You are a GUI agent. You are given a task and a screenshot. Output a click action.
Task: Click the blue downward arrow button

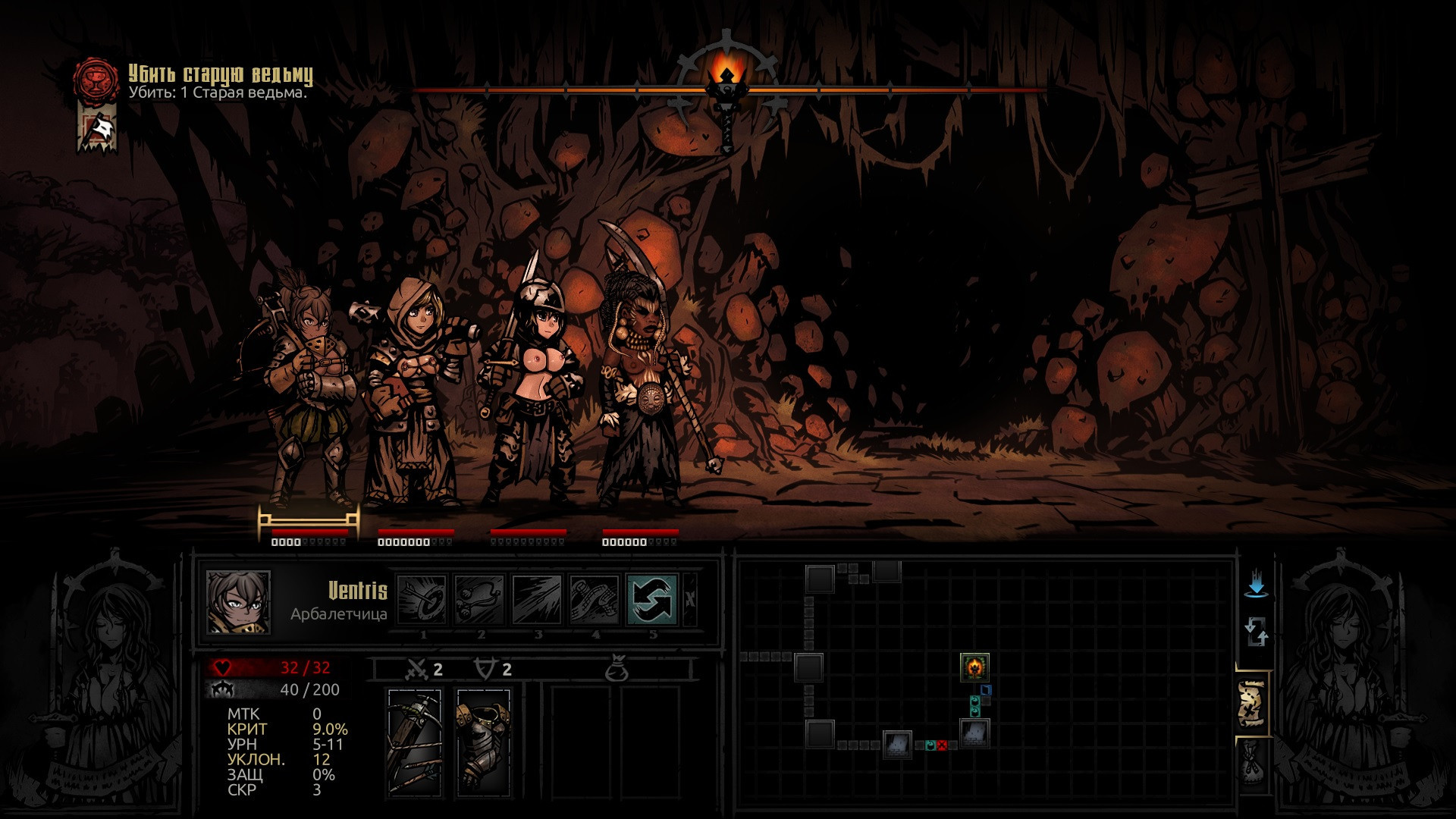[1257, 585]
